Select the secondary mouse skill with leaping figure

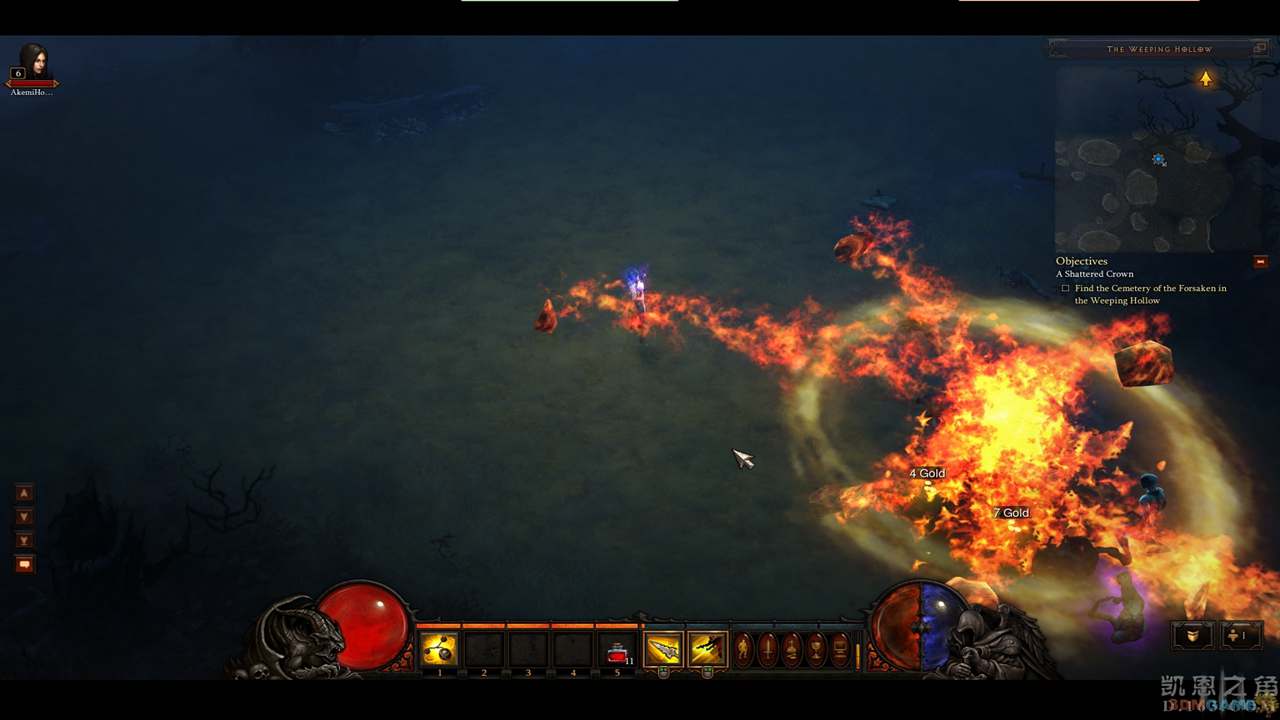707,650
